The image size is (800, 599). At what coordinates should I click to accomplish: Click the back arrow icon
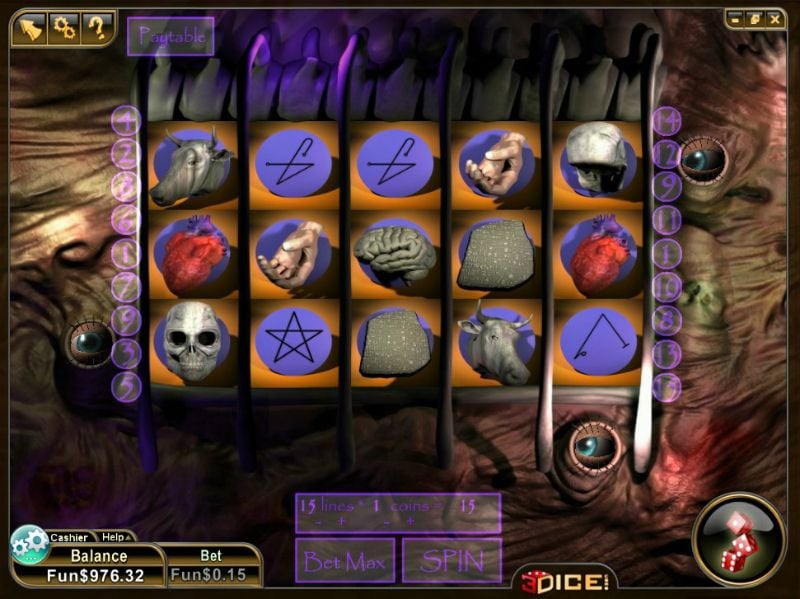(28, 28)
